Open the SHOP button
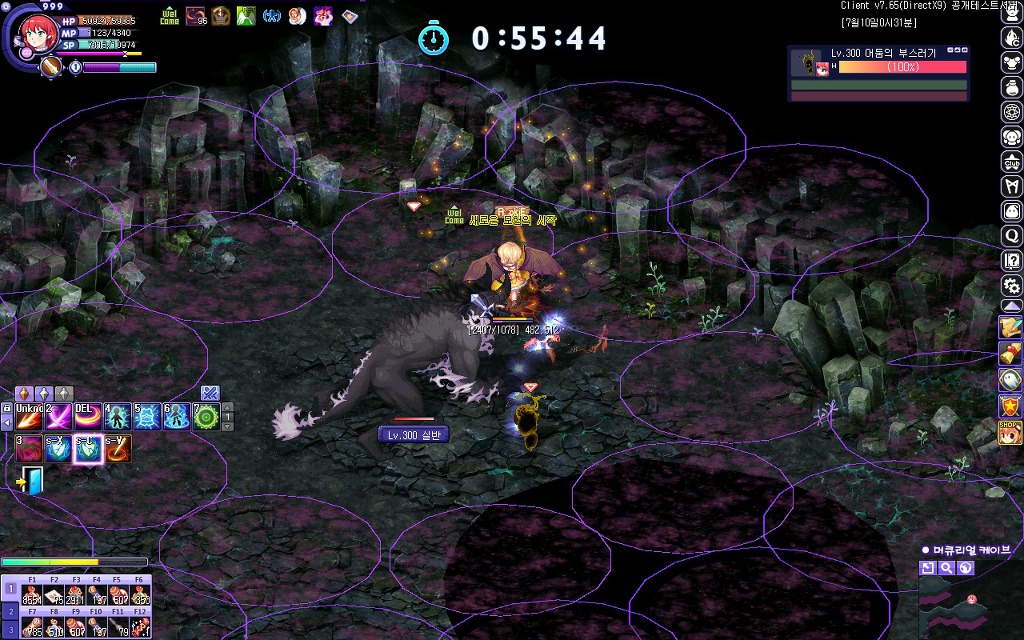This screenshot has width=1024, height=640. coord(1011,433)
